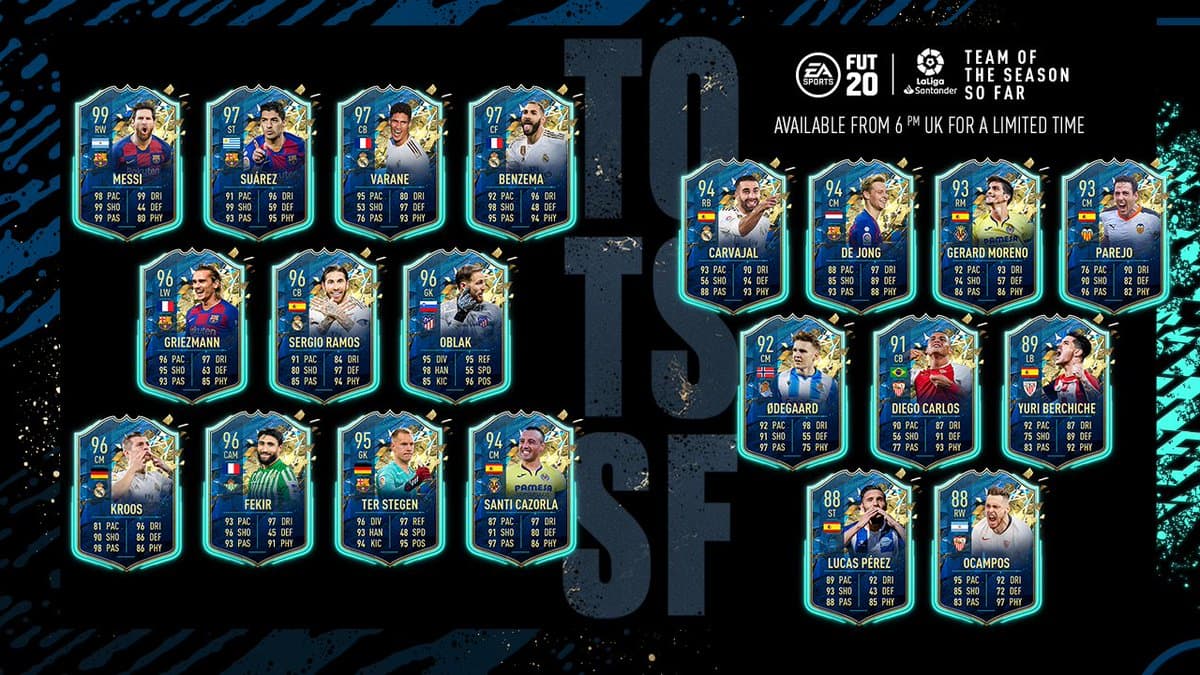Screen dimensions: 1200x675
Task: Choose the Gerard Moreno card
Action: click(988, 235)
